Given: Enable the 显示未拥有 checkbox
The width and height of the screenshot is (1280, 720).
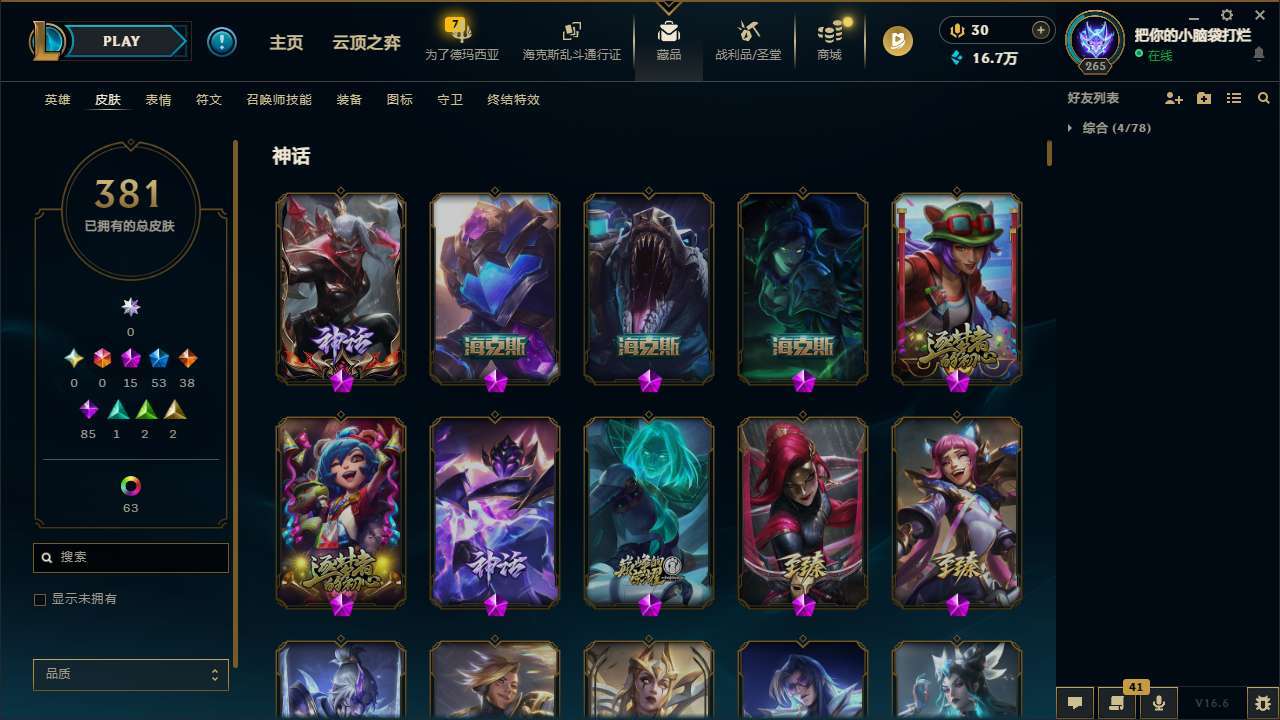Looking at the screenshot, I should (40, 599).
